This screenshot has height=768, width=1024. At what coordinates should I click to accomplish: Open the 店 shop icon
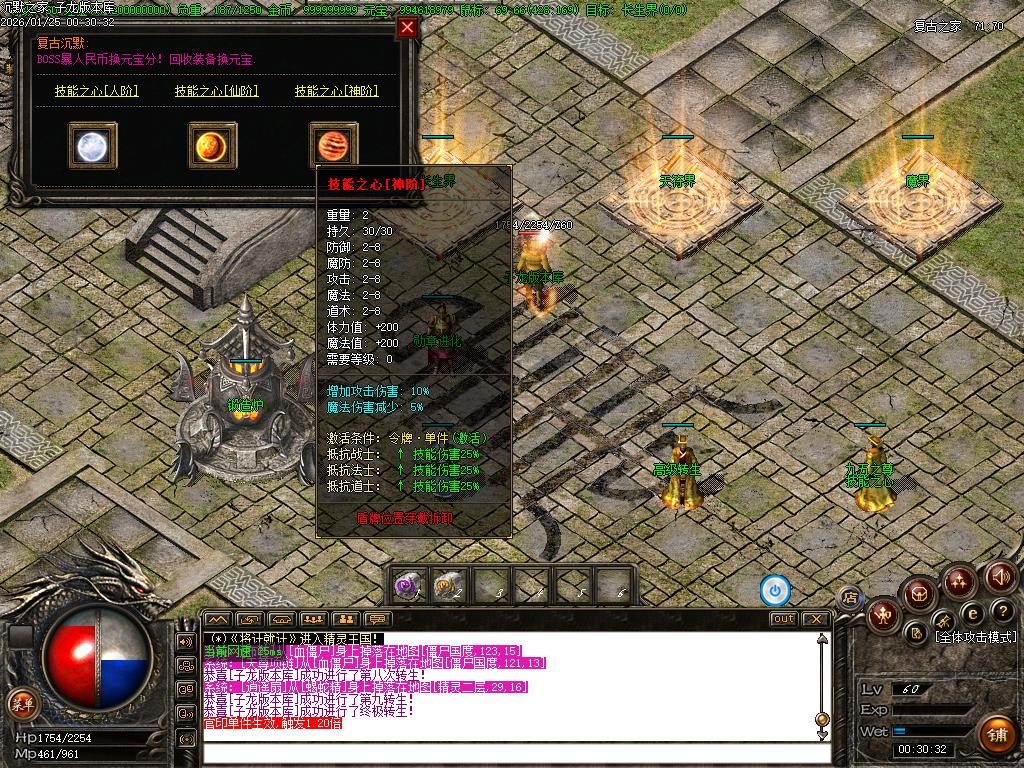click(x=850, y=598)
